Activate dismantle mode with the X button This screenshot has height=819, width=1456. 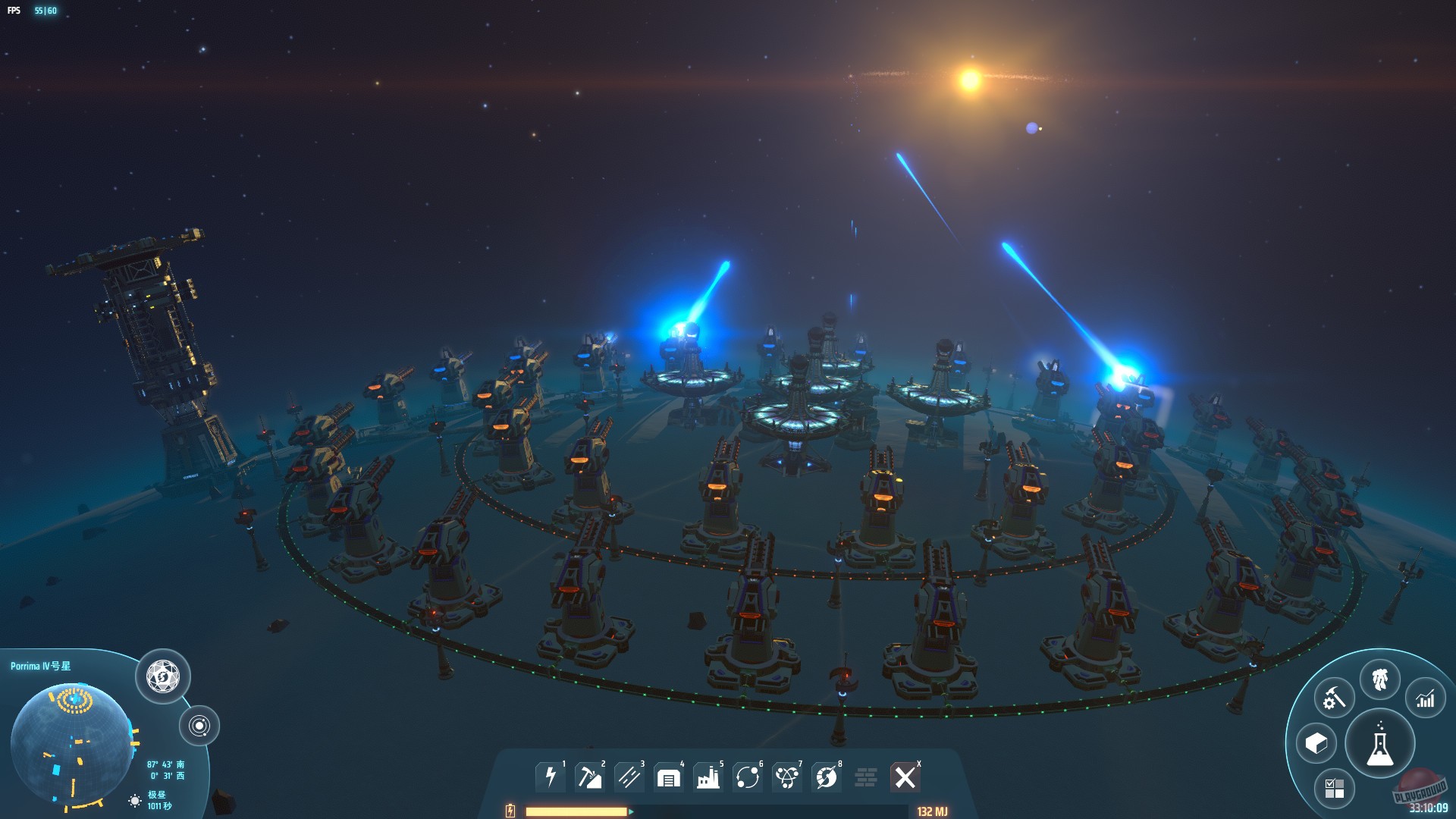[905, 776]
